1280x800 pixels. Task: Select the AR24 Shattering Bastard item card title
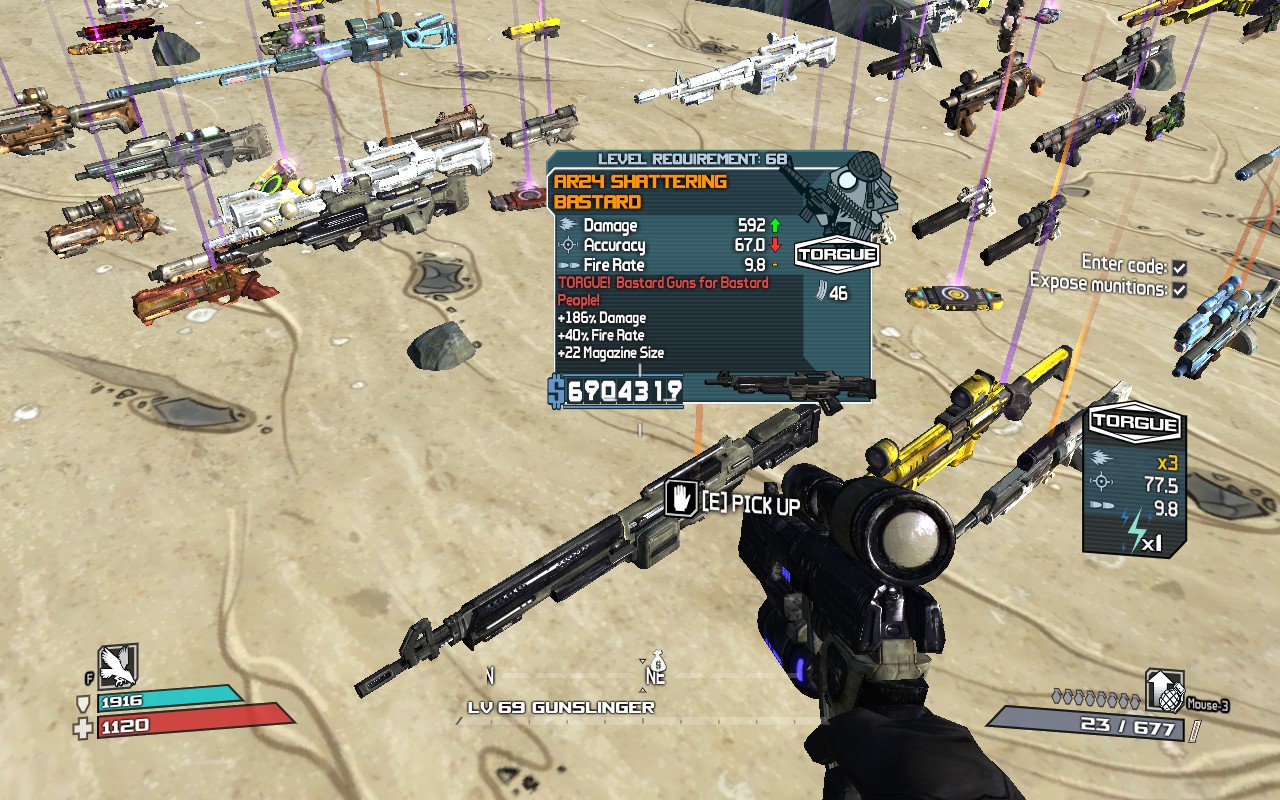pyautogui.click(x=640, y=191)
